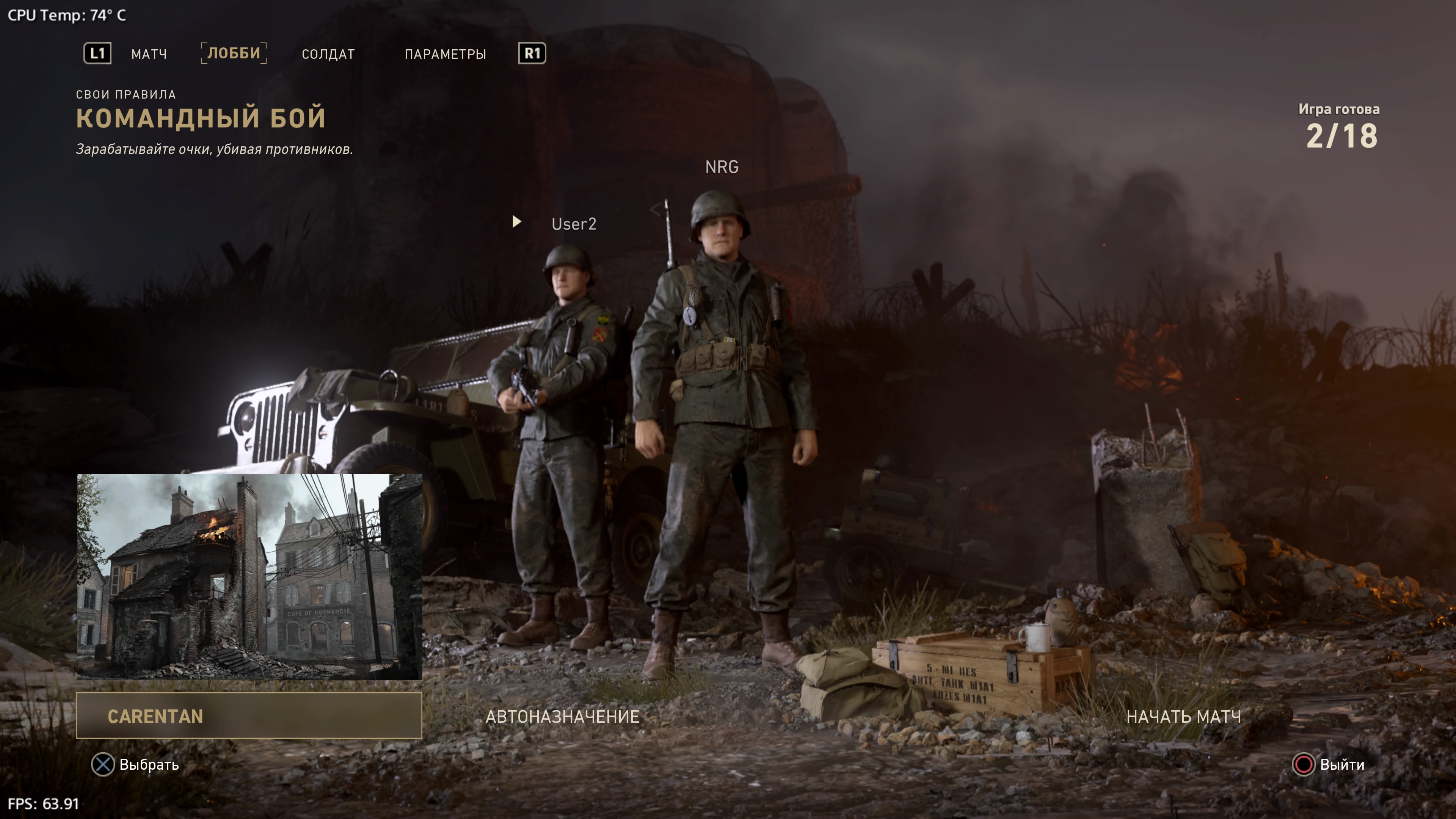The height and width of the screenshot is (819, 1456).
Task: Switch to the МАТЧ tab
Action: (149, 54)
